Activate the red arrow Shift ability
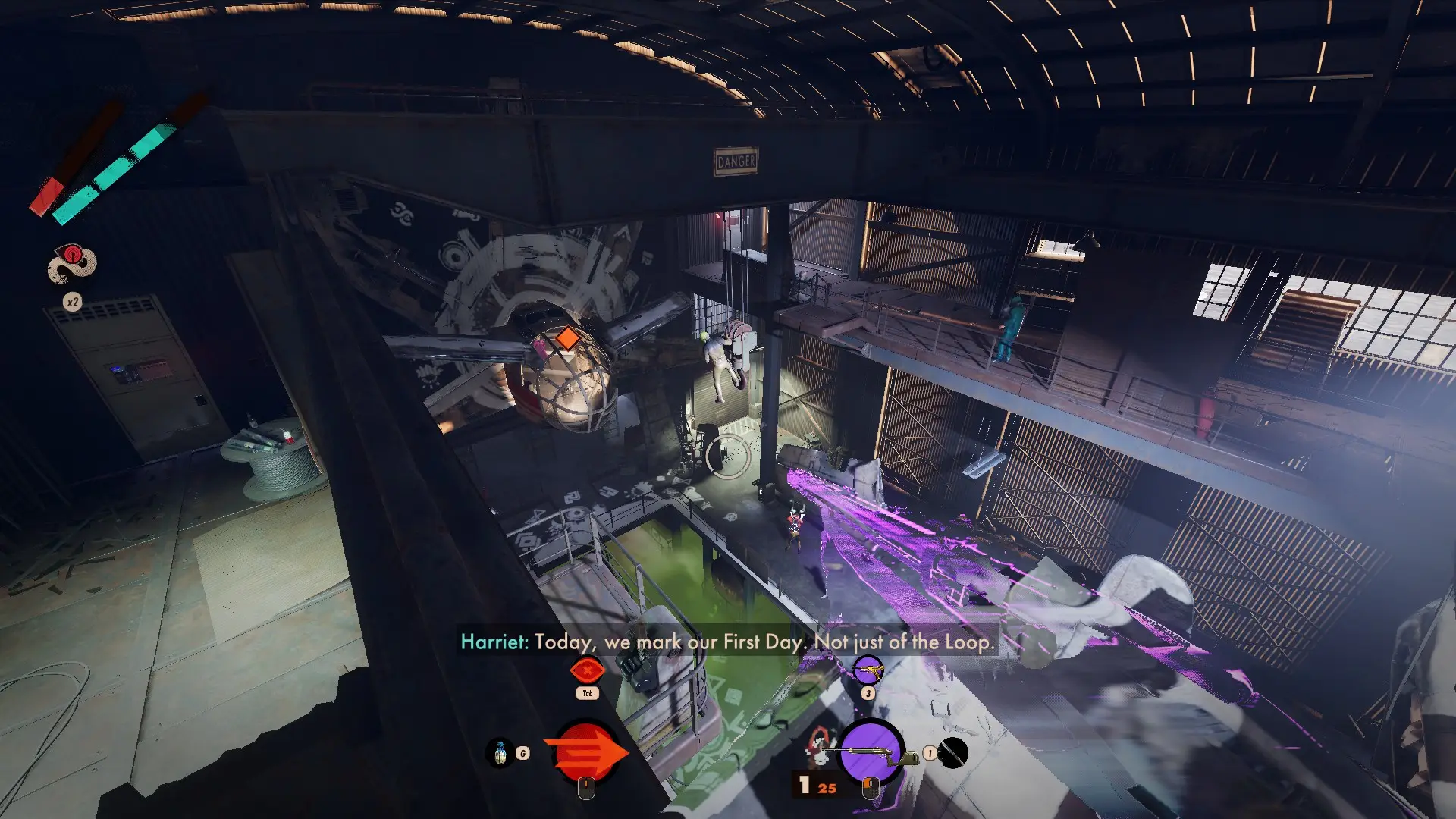Viewport: 1456px width, 819px height. pyautogui.click(x=585, y=752)
